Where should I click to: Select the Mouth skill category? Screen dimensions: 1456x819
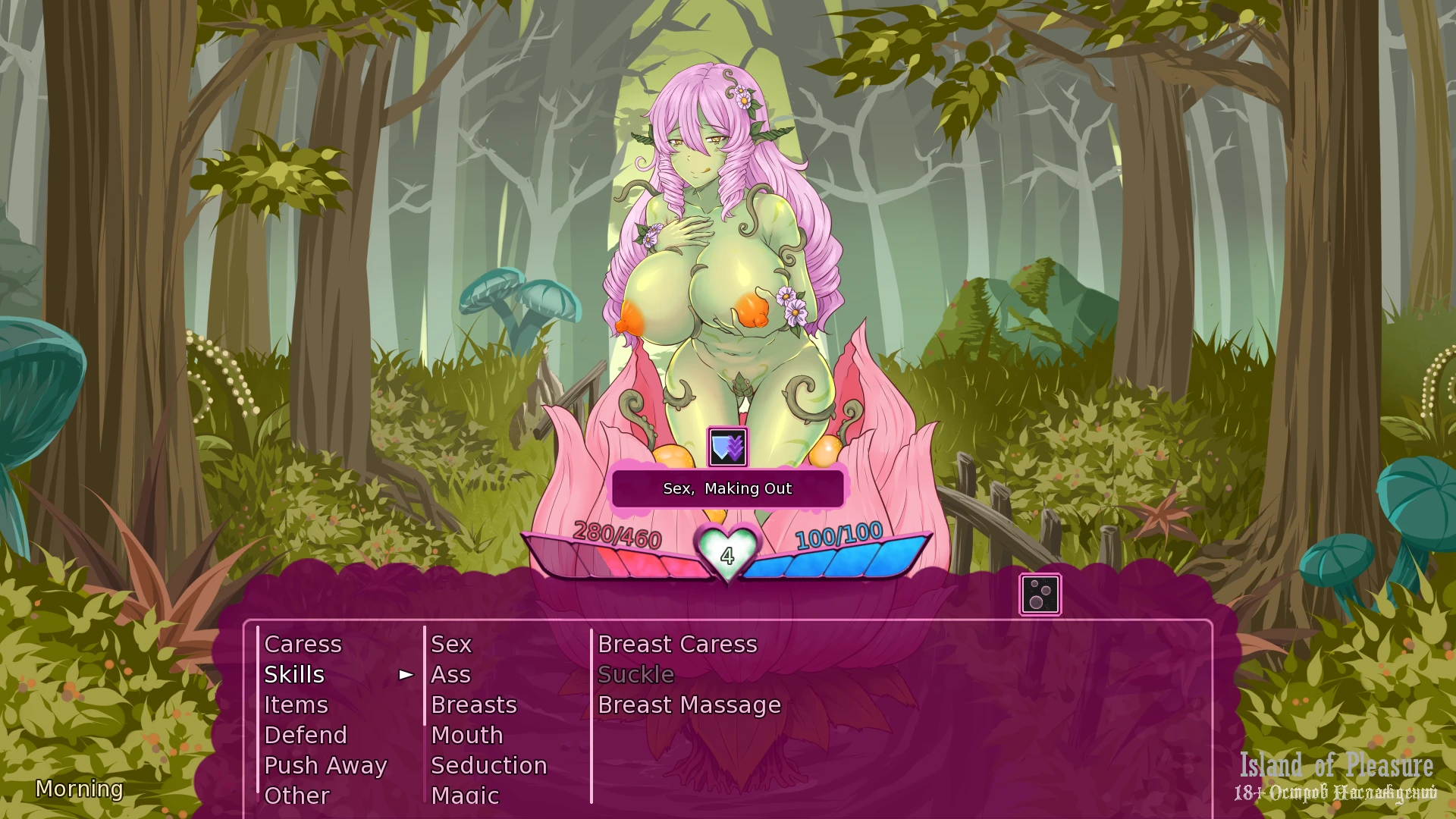(x=466, y=735)
